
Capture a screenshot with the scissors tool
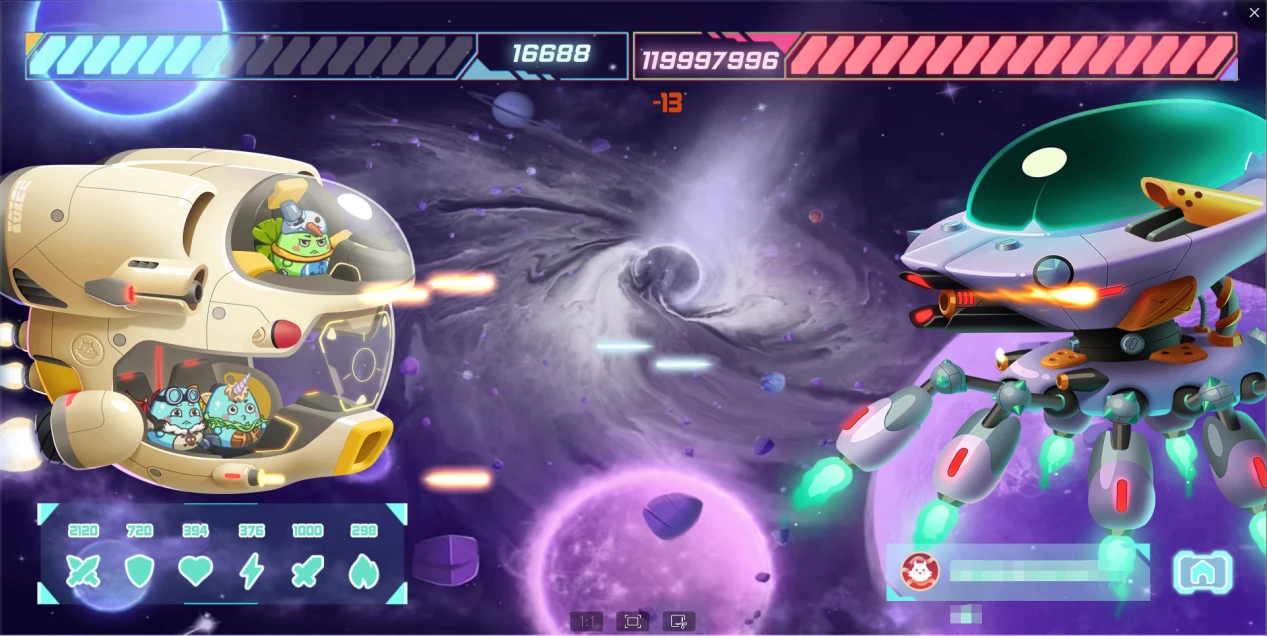pos(678,622)
